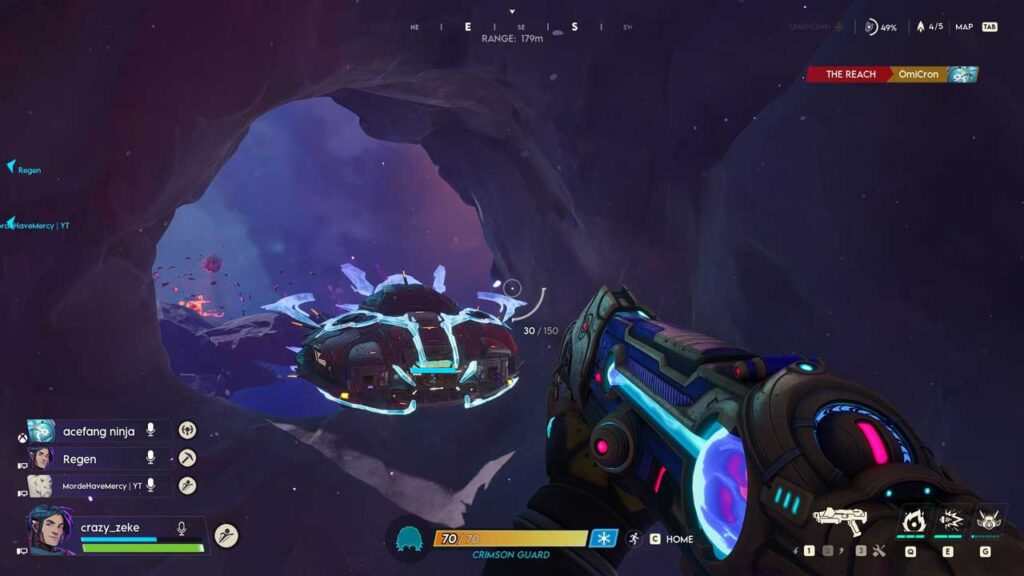Viewport: 1024px width, 576px height.
Task: Click acefang ninja's role icon
Action: tap(187, 430)
